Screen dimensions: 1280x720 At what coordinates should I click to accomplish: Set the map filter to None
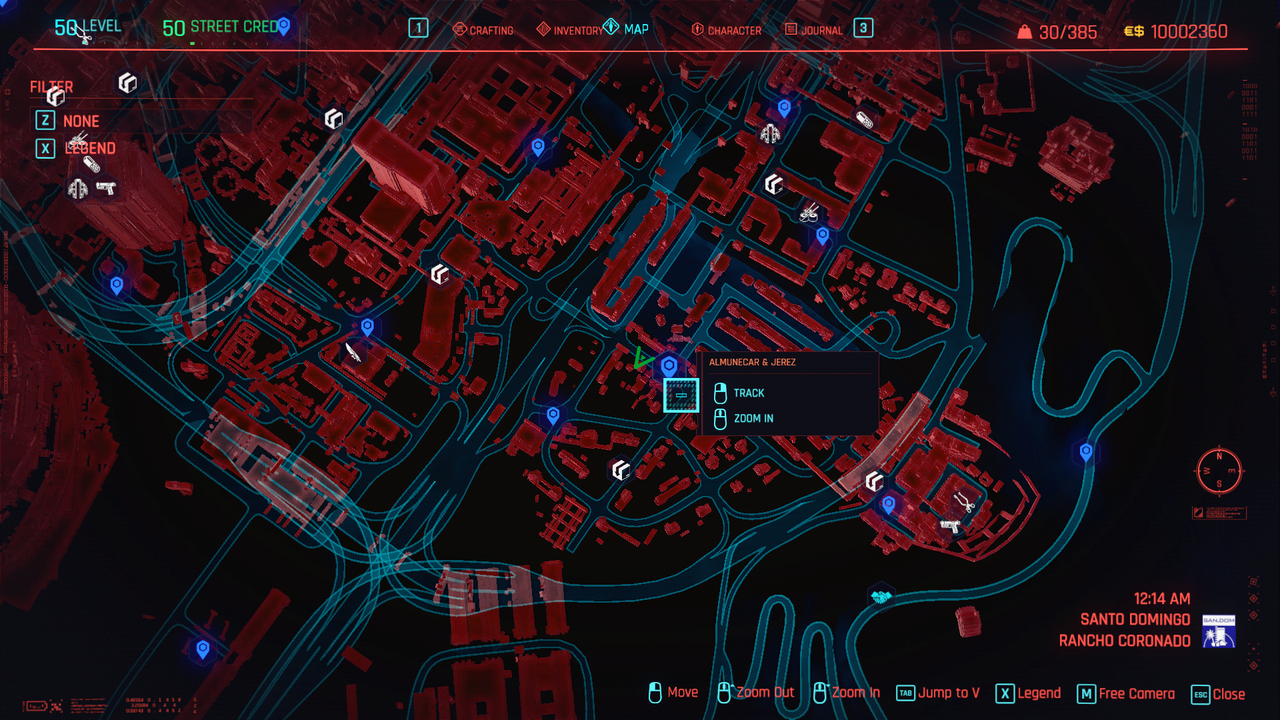point(81,121)
